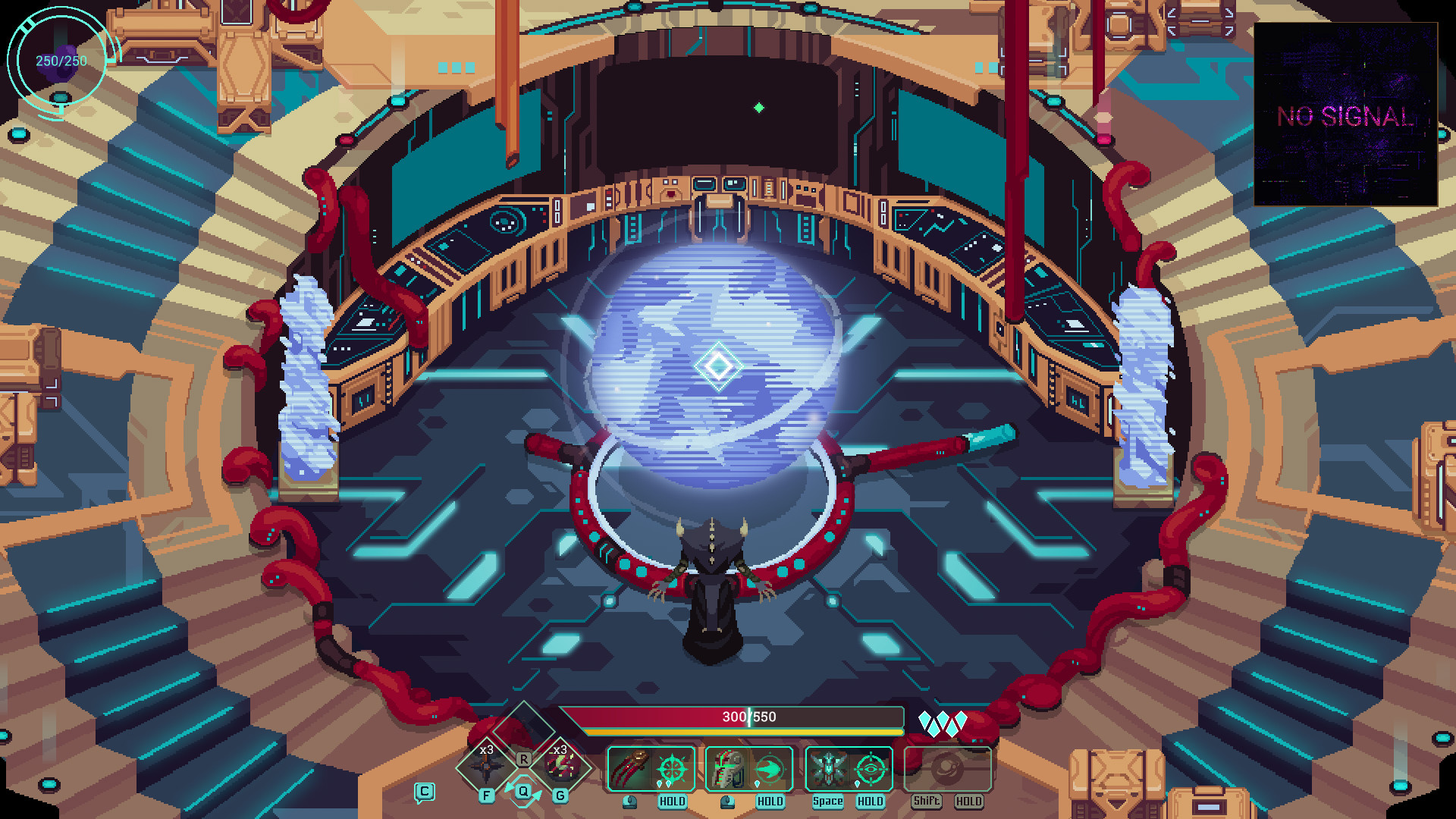Click the Space keybind label

(828, 800)
